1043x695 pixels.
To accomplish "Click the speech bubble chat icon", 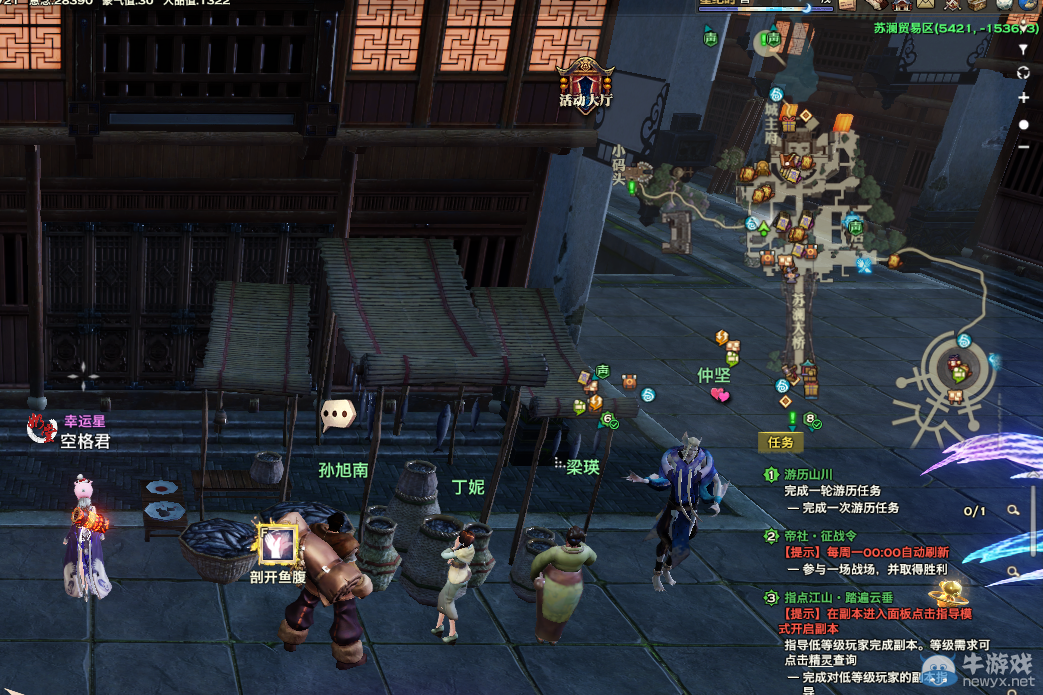I will pos(338,412).
